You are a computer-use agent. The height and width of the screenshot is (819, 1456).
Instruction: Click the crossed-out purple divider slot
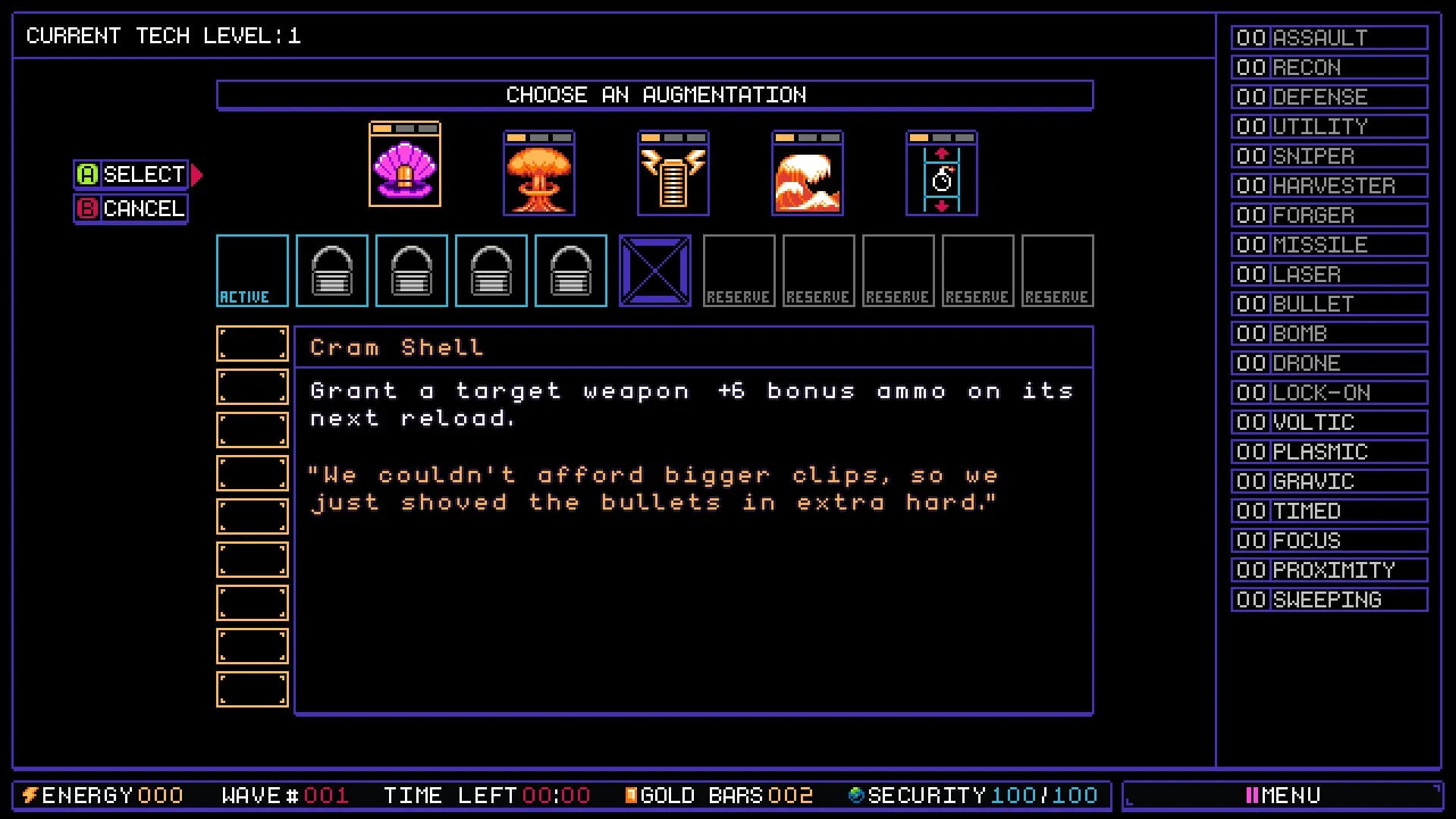click(x=655, y=271)
